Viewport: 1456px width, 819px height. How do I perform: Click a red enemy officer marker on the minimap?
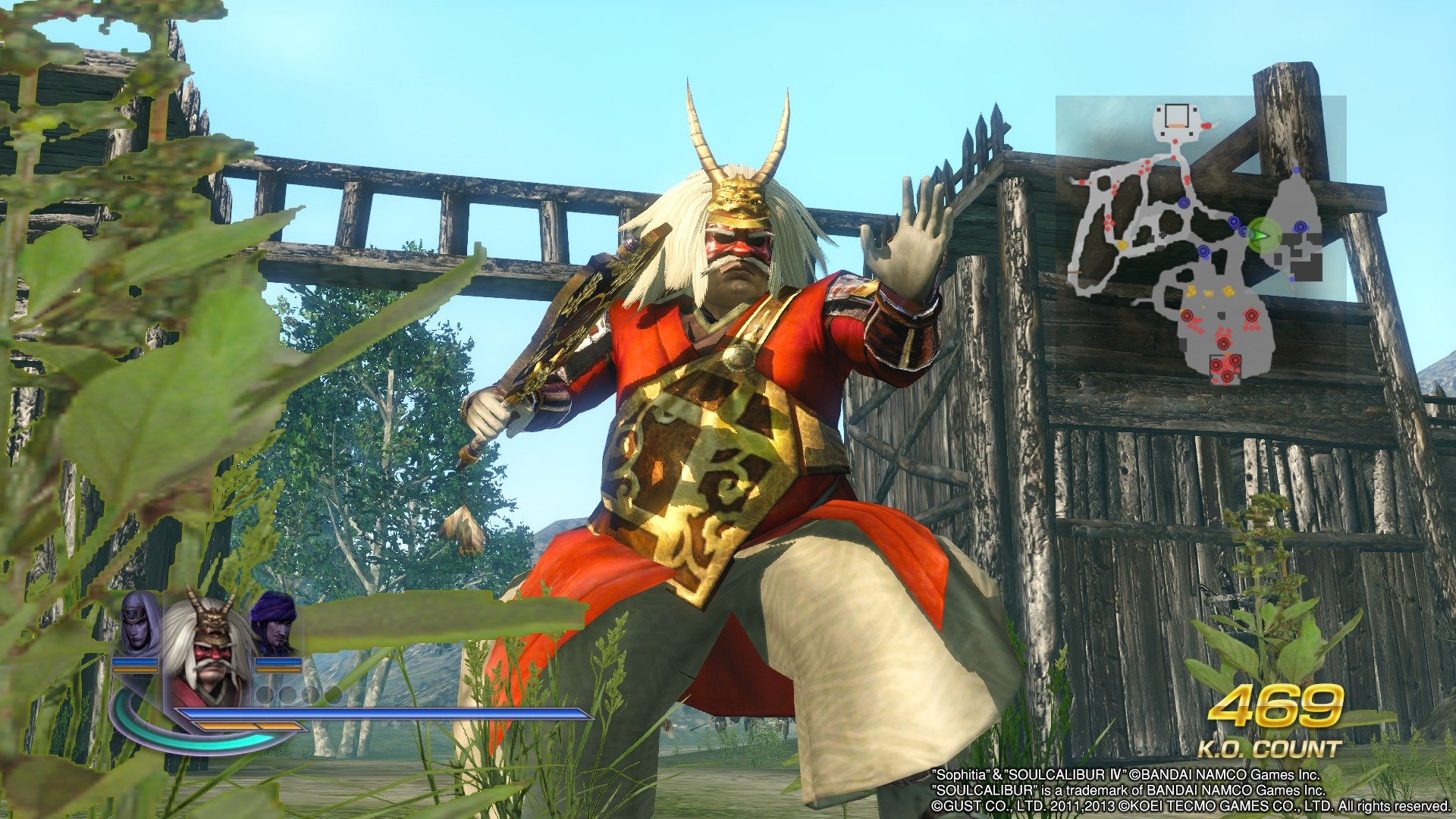(x=1254, y=315)
